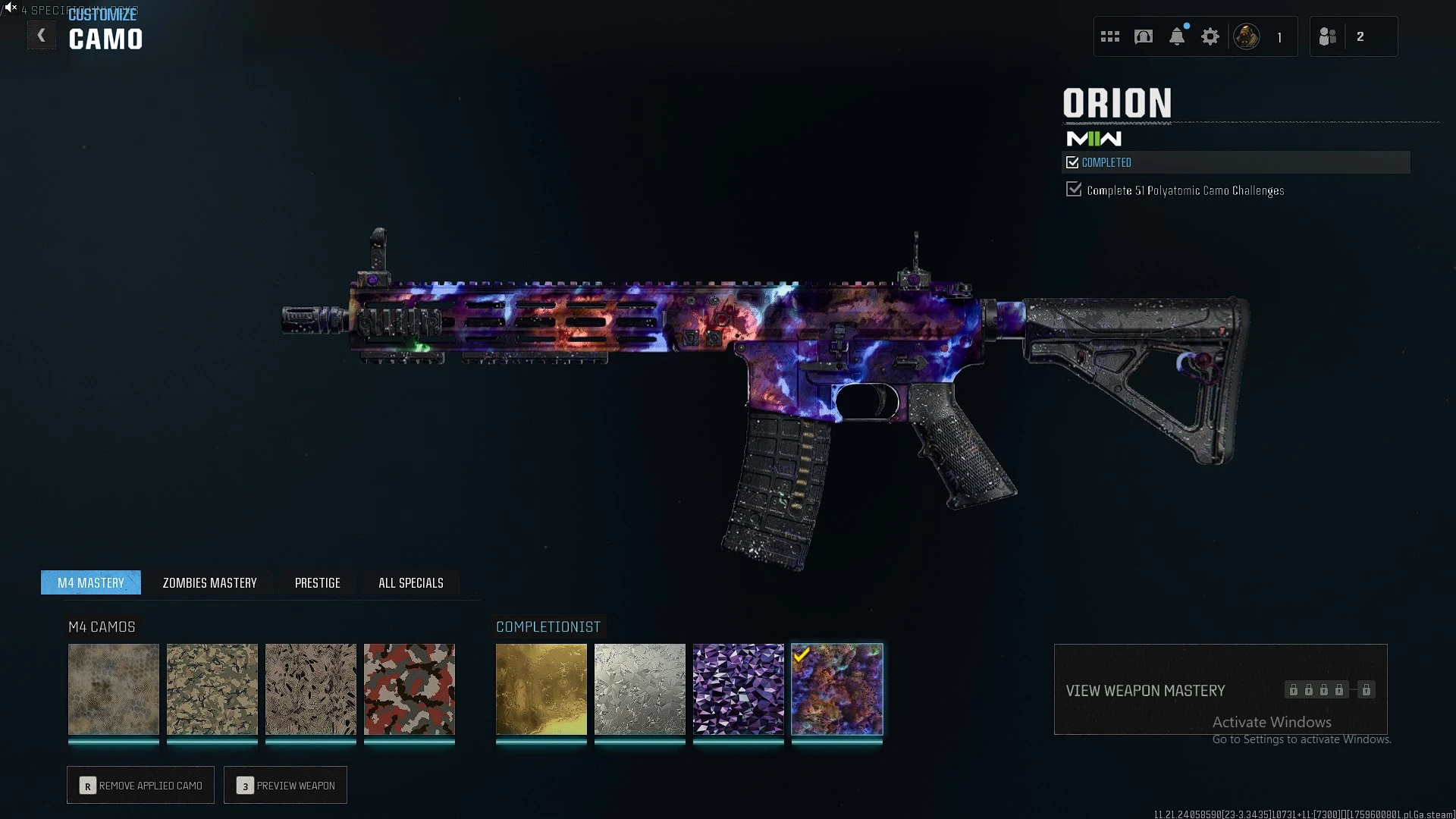This screenshot has width=1456, height=819.
Task: Apply the red and black splinter camo
Action: coord(409,689)
